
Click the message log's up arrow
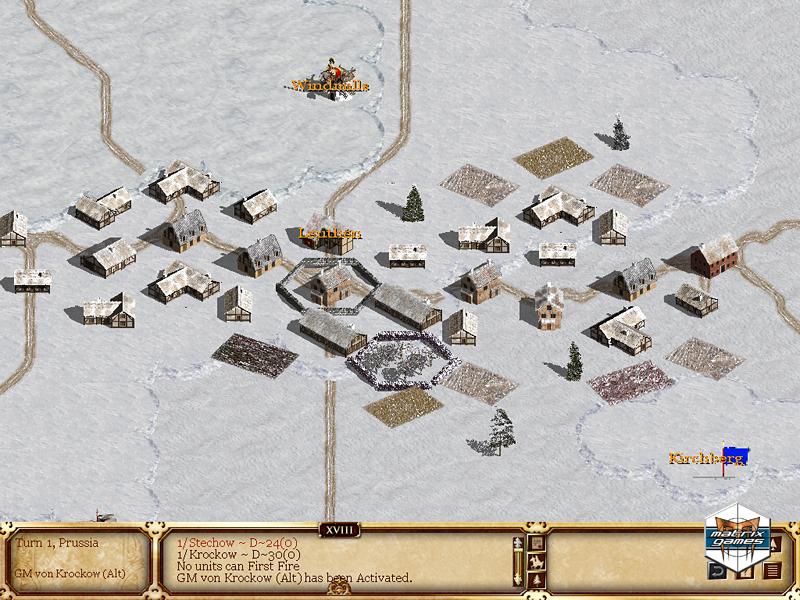[518, 543]
